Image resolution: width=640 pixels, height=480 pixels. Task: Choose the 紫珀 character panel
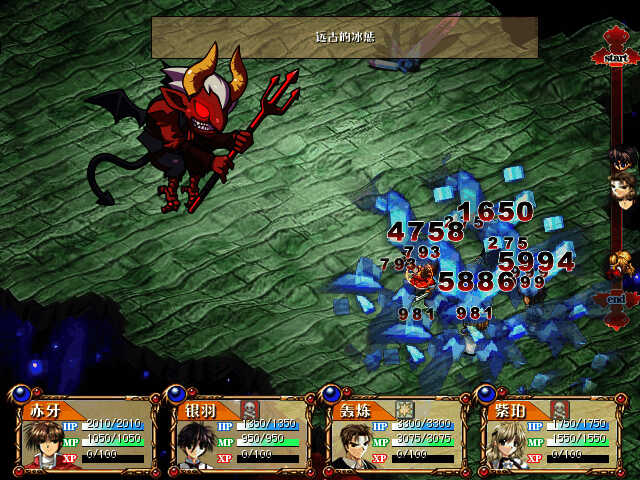point(548,435)
